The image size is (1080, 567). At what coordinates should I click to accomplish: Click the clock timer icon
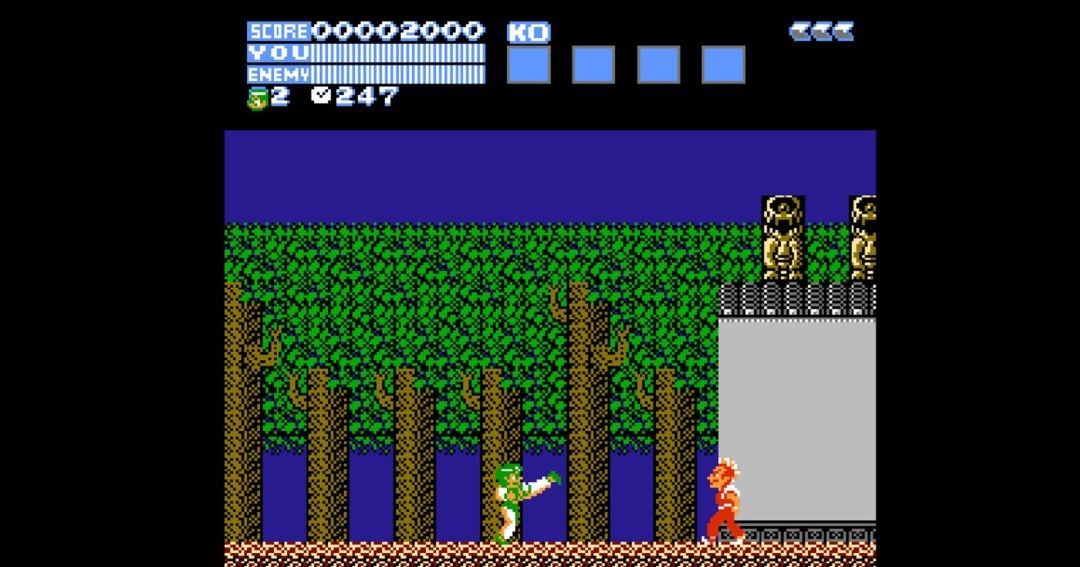tap(321, 96)
